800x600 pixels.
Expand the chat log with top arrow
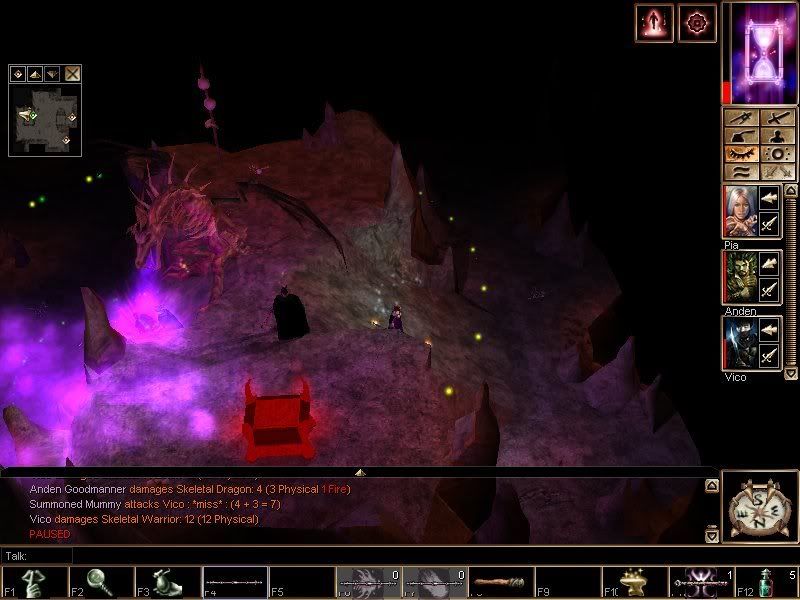click(x=711, y=486)
